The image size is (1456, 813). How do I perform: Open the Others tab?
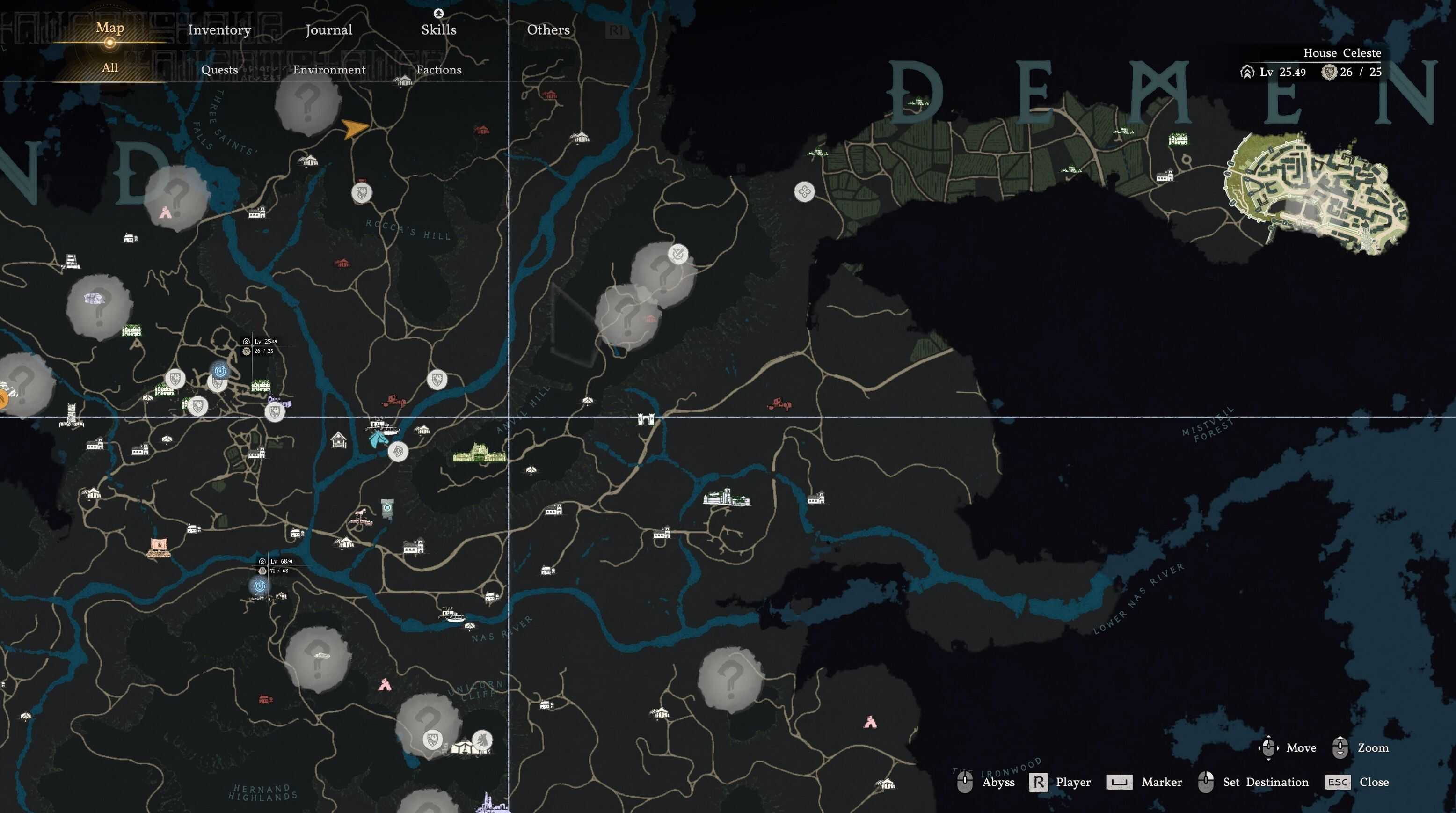[x=548, y=30]
